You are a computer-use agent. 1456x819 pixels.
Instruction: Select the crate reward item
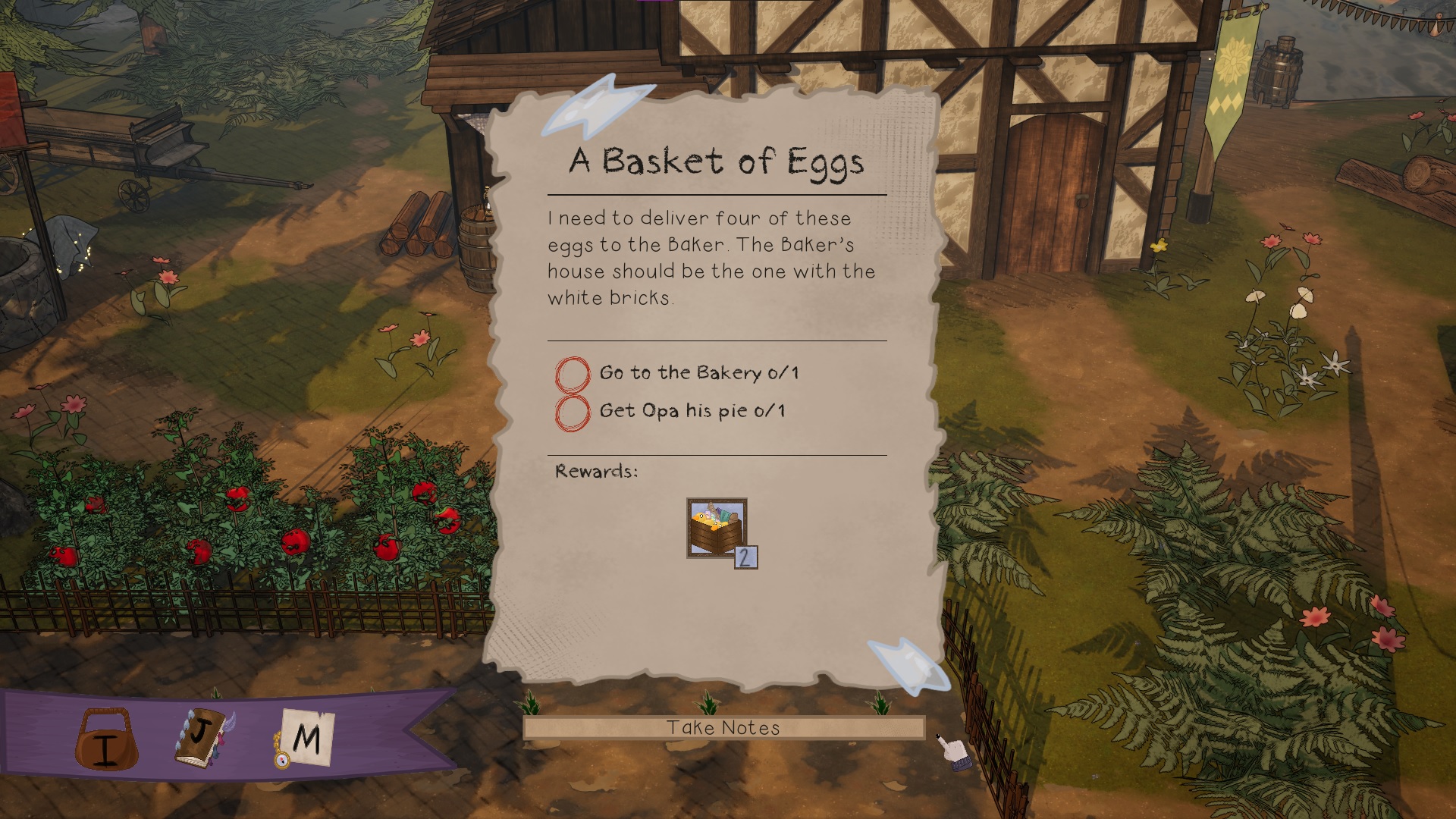click(x=717, y=528)
